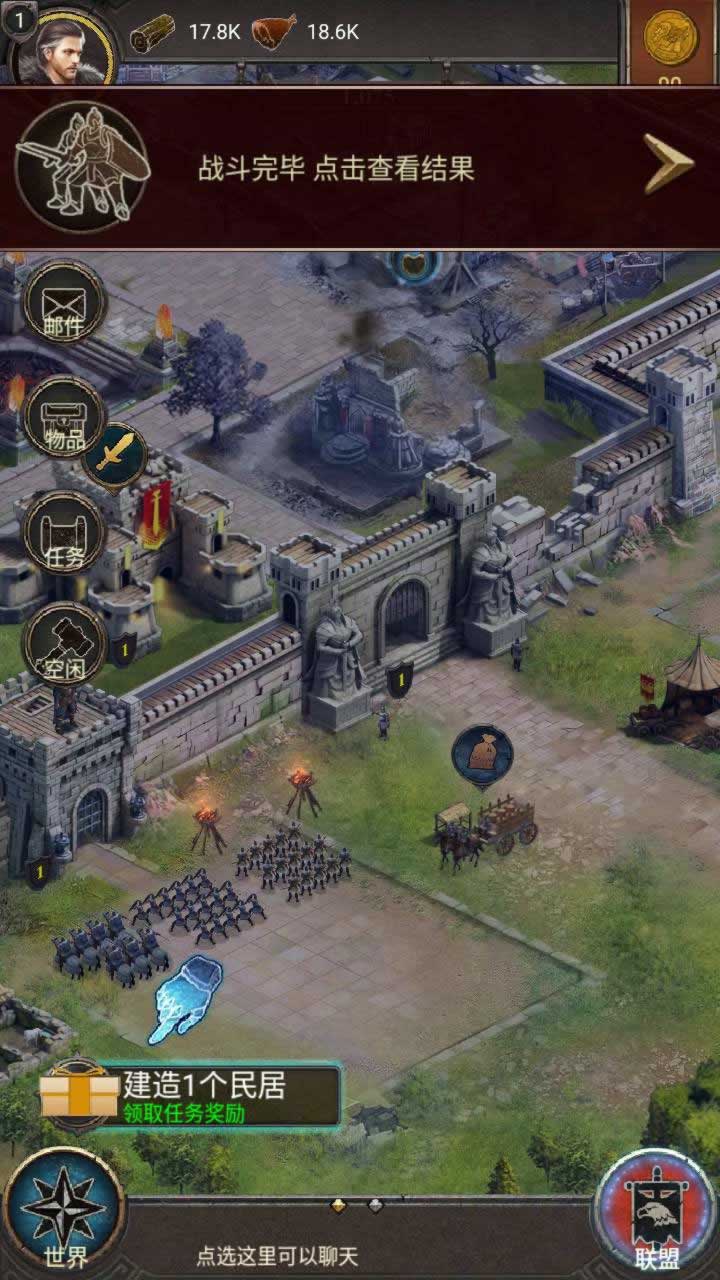Open the 任务 quests scroll

click(x=64, y=532)
